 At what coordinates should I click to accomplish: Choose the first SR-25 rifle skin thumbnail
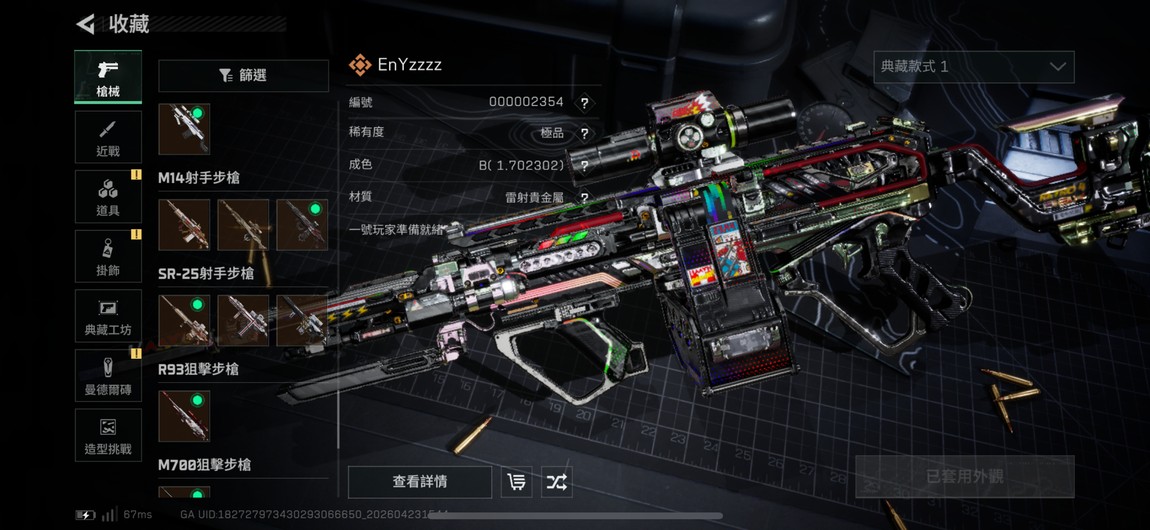point(184,320)
